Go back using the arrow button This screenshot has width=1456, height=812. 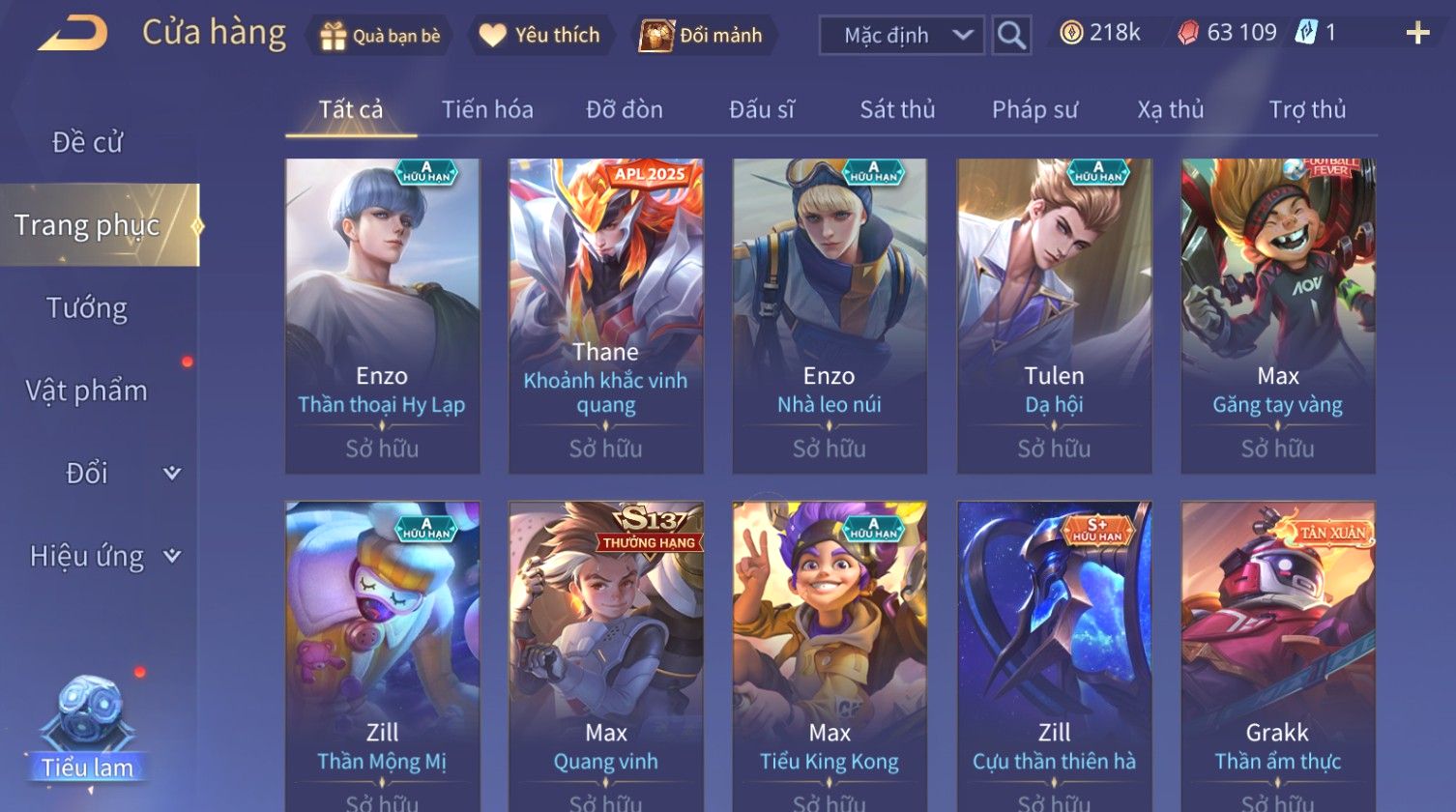(x=73, y=34)
